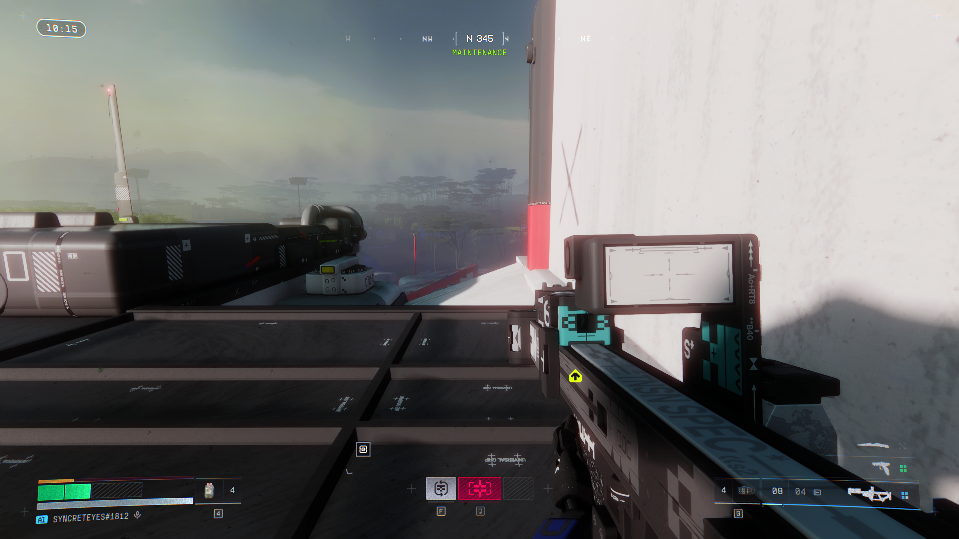Choose the top weapon silhouette in the list
959x539 pixels.
pos(873,444)
